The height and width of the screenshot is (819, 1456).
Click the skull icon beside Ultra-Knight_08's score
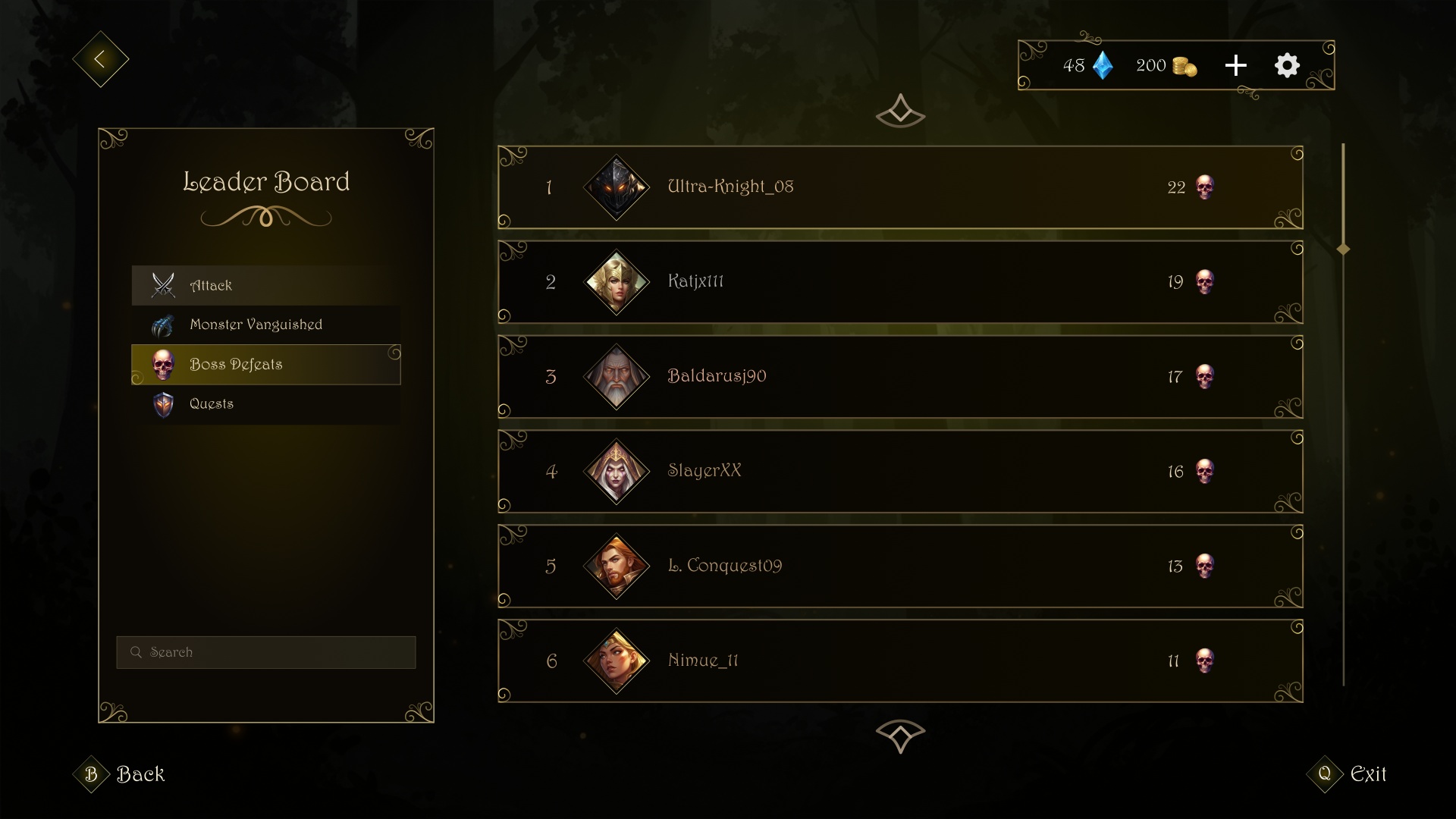point(1204,187)
